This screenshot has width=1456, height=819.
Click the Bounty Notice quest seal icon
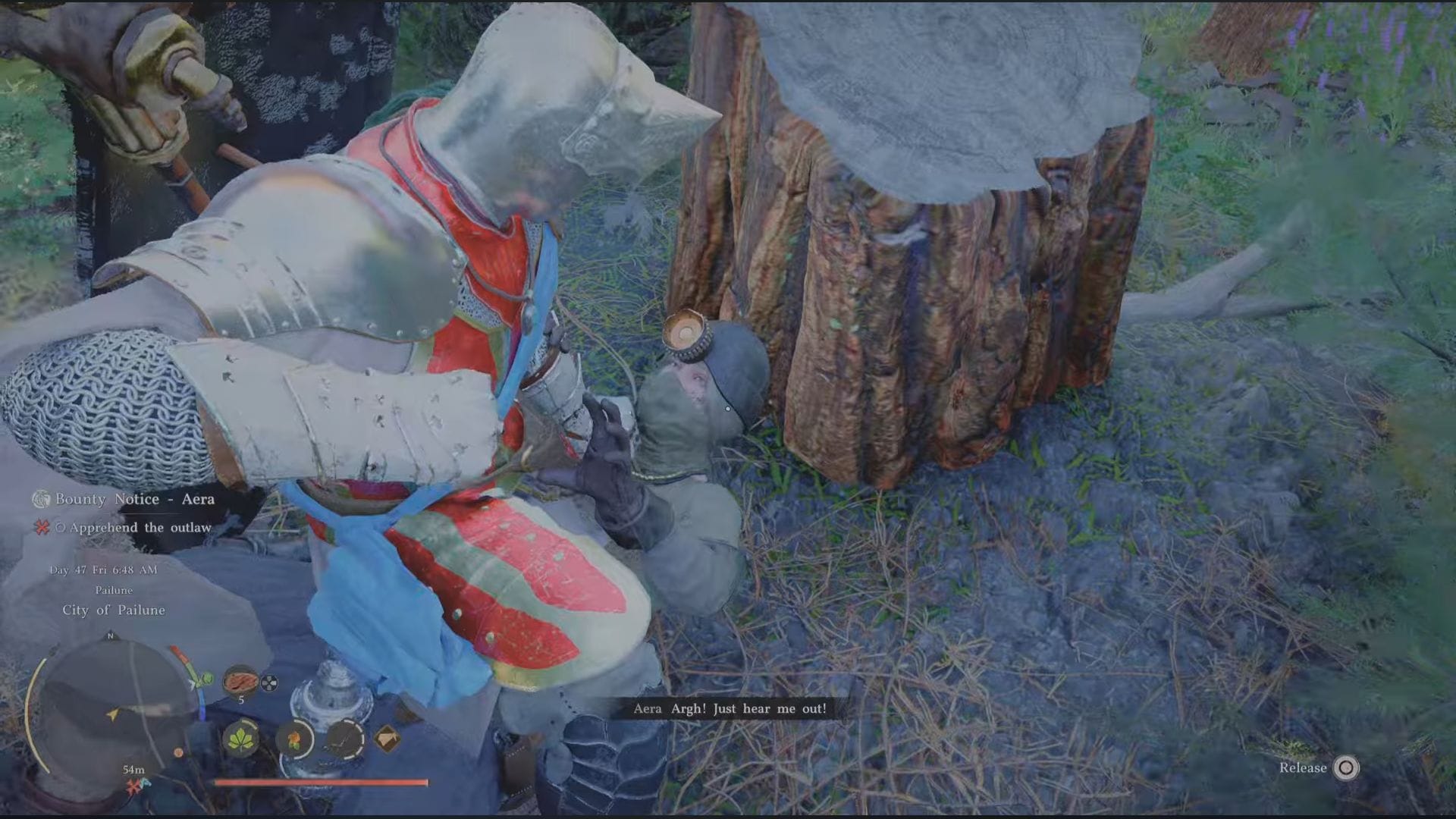point(39,500)
